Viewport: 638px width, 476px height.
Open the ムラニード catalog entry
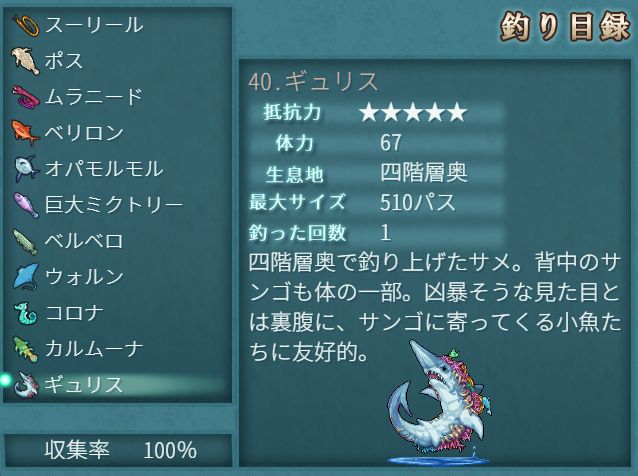tap(95, 97)
